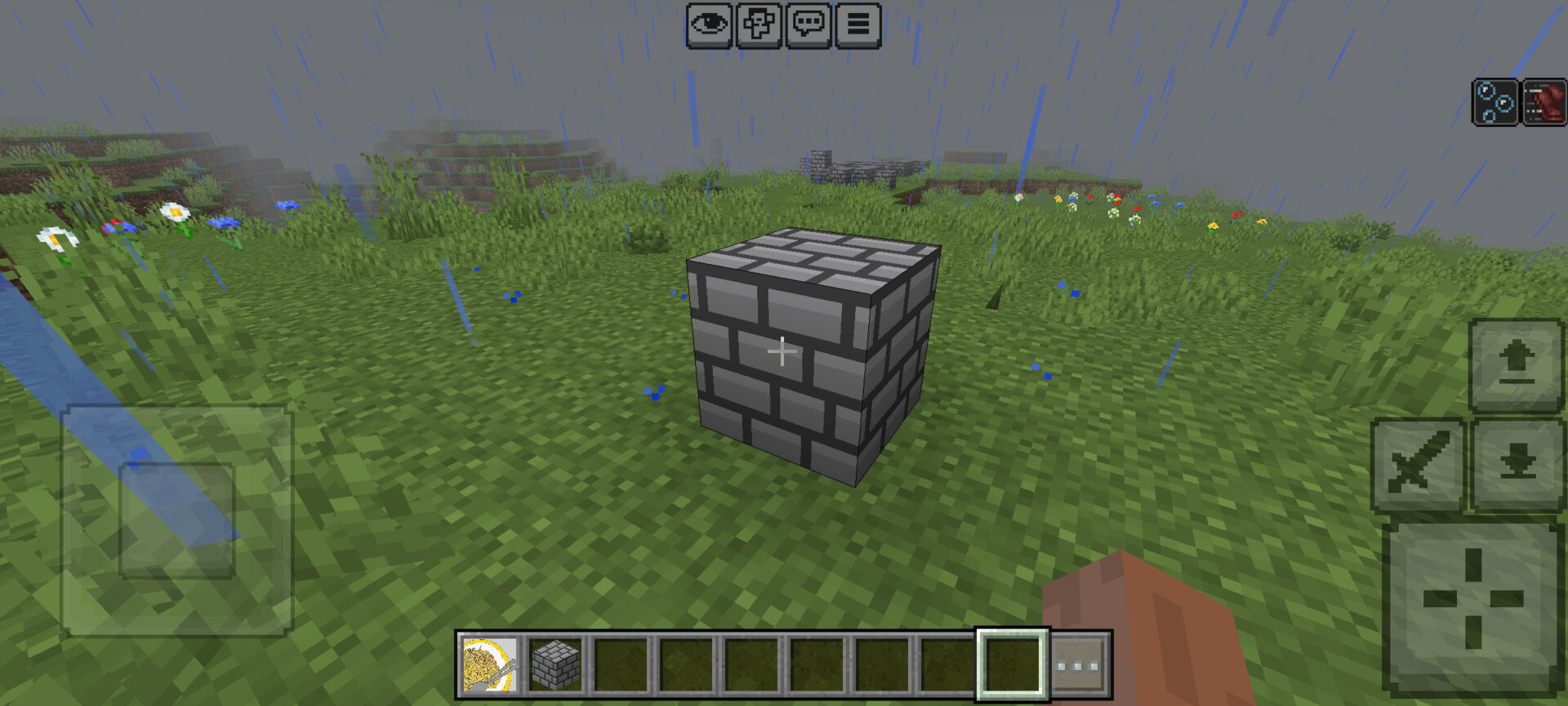Screen dimensions: 1568x706
Task: Tap the crosshair use button
Action: [x=1472, y=600]
